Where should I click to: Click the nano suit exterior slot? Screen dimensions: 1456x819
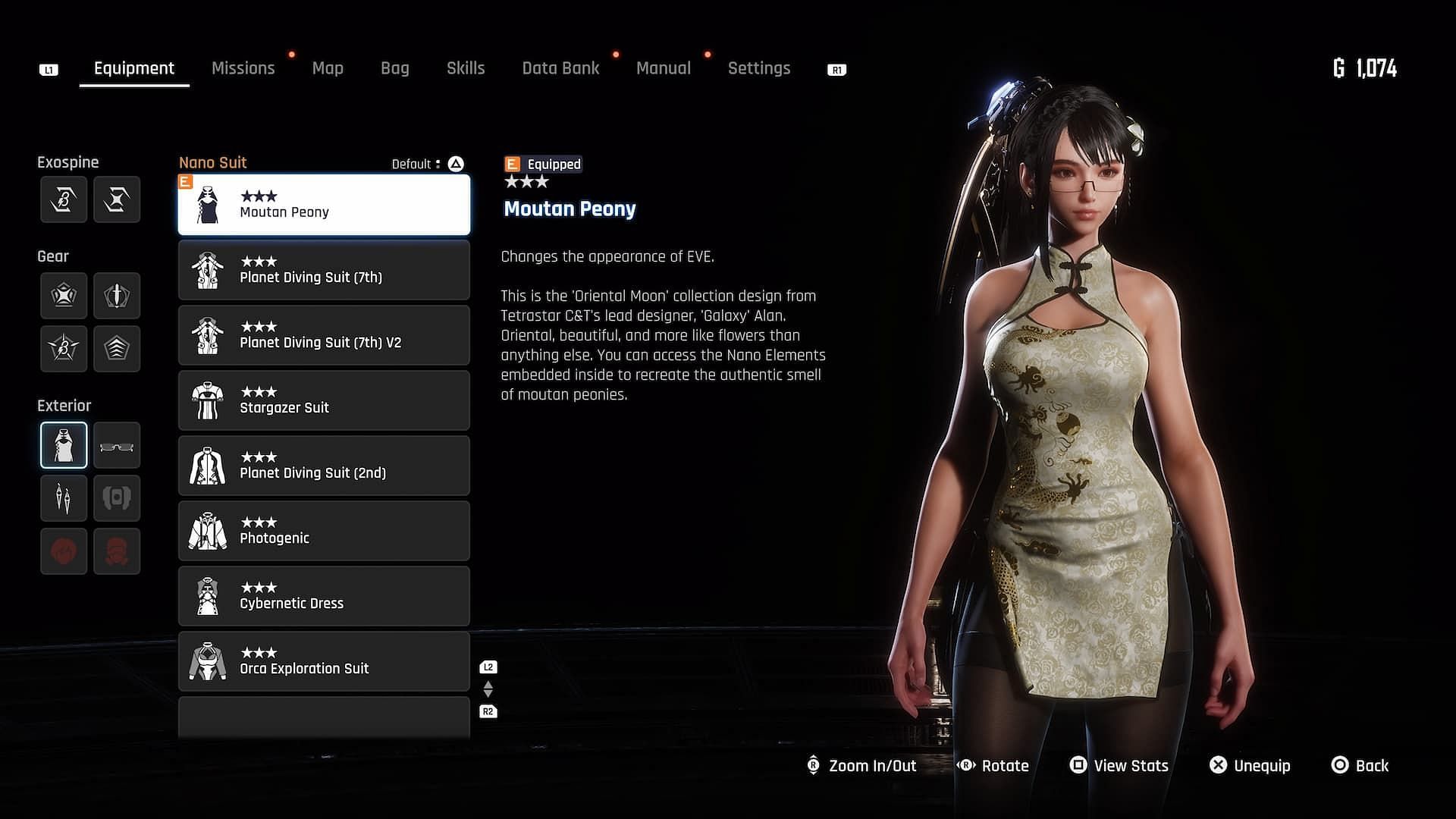pyautogui.click(x=64, y=445)
